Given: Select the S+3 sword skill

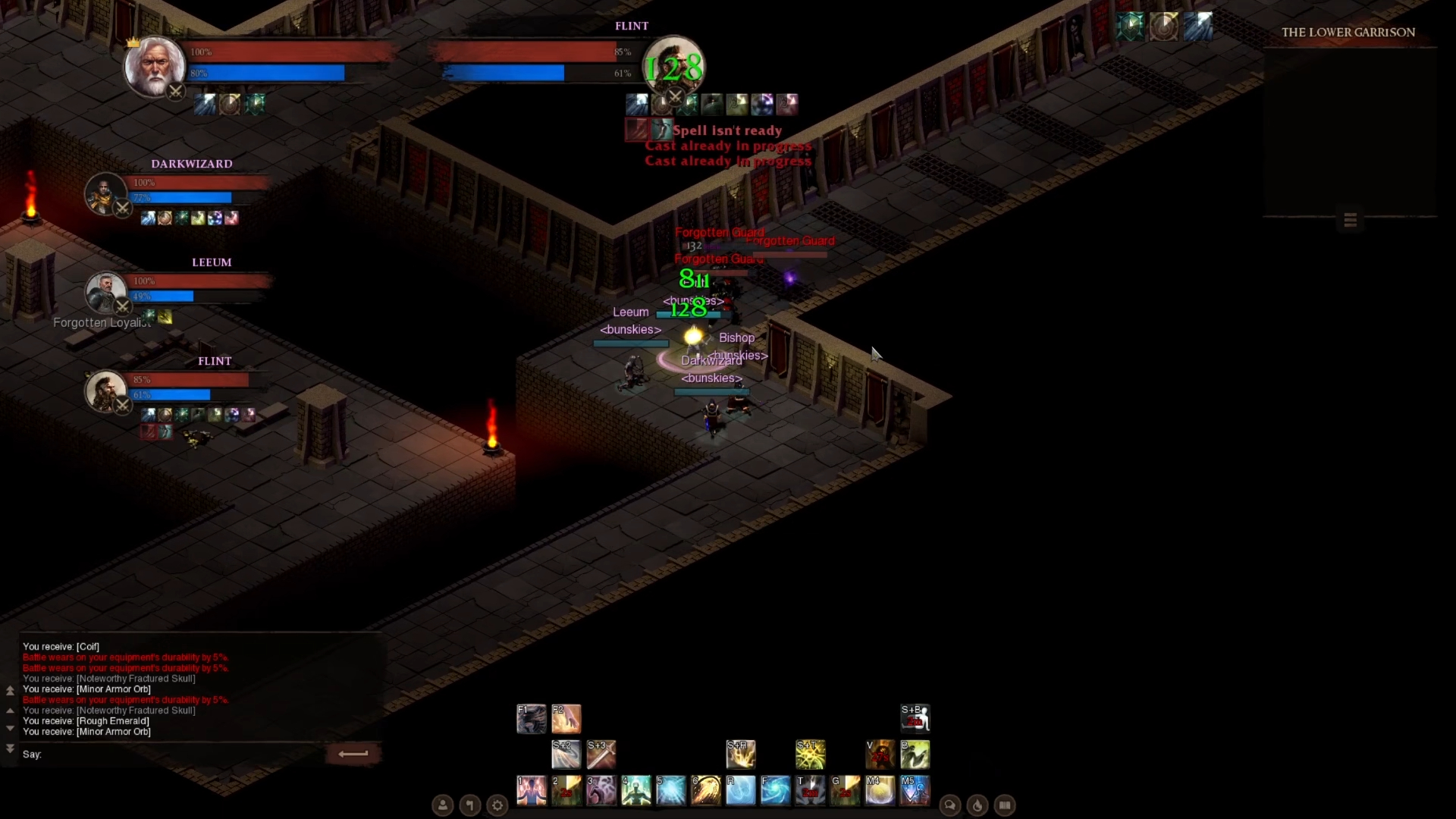Looking at the screenshot, I should click(x=601, y=755).
